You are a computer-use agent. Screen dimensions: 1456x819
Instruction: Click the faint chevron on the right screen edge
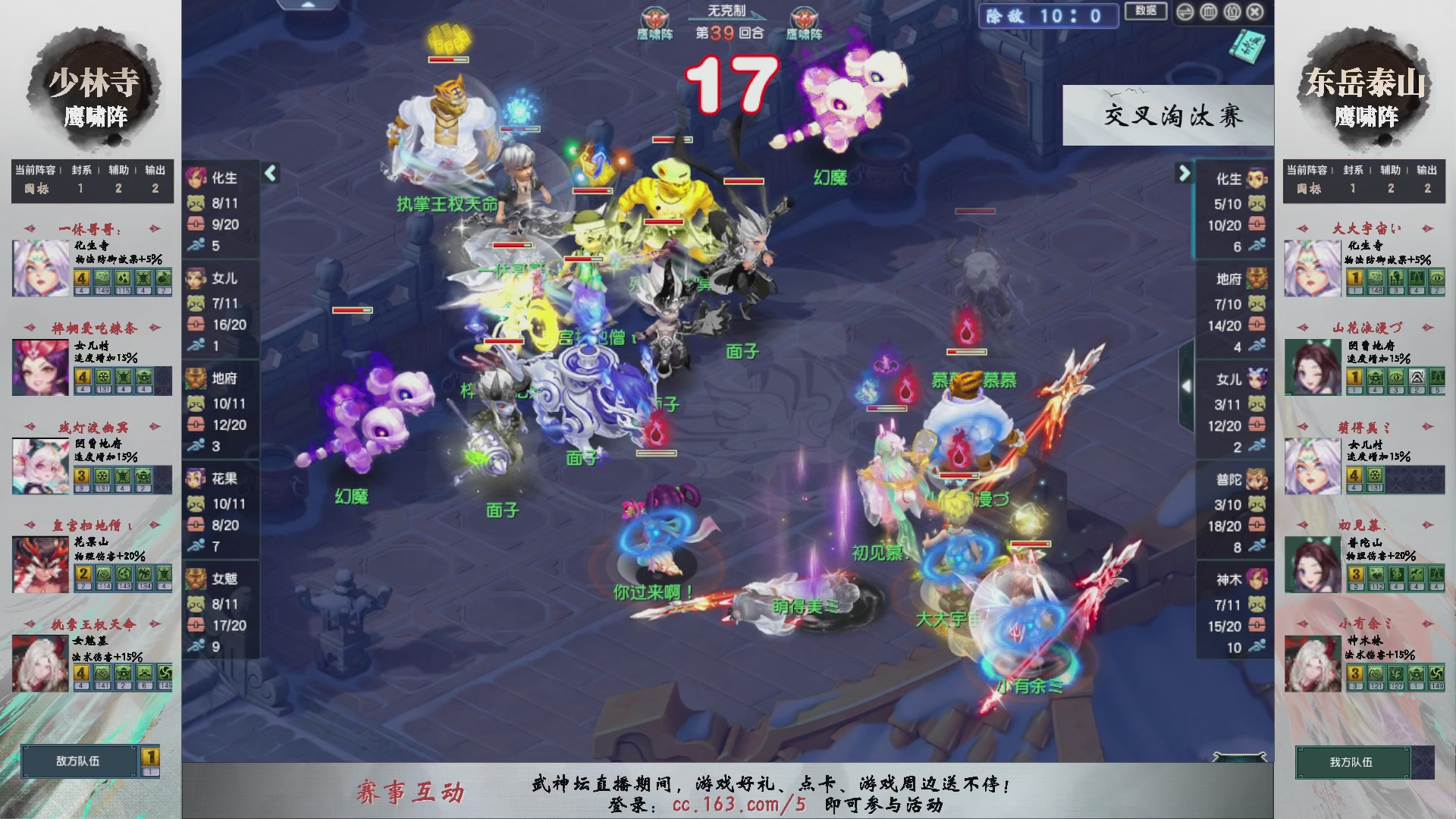tap(1187, 385)
